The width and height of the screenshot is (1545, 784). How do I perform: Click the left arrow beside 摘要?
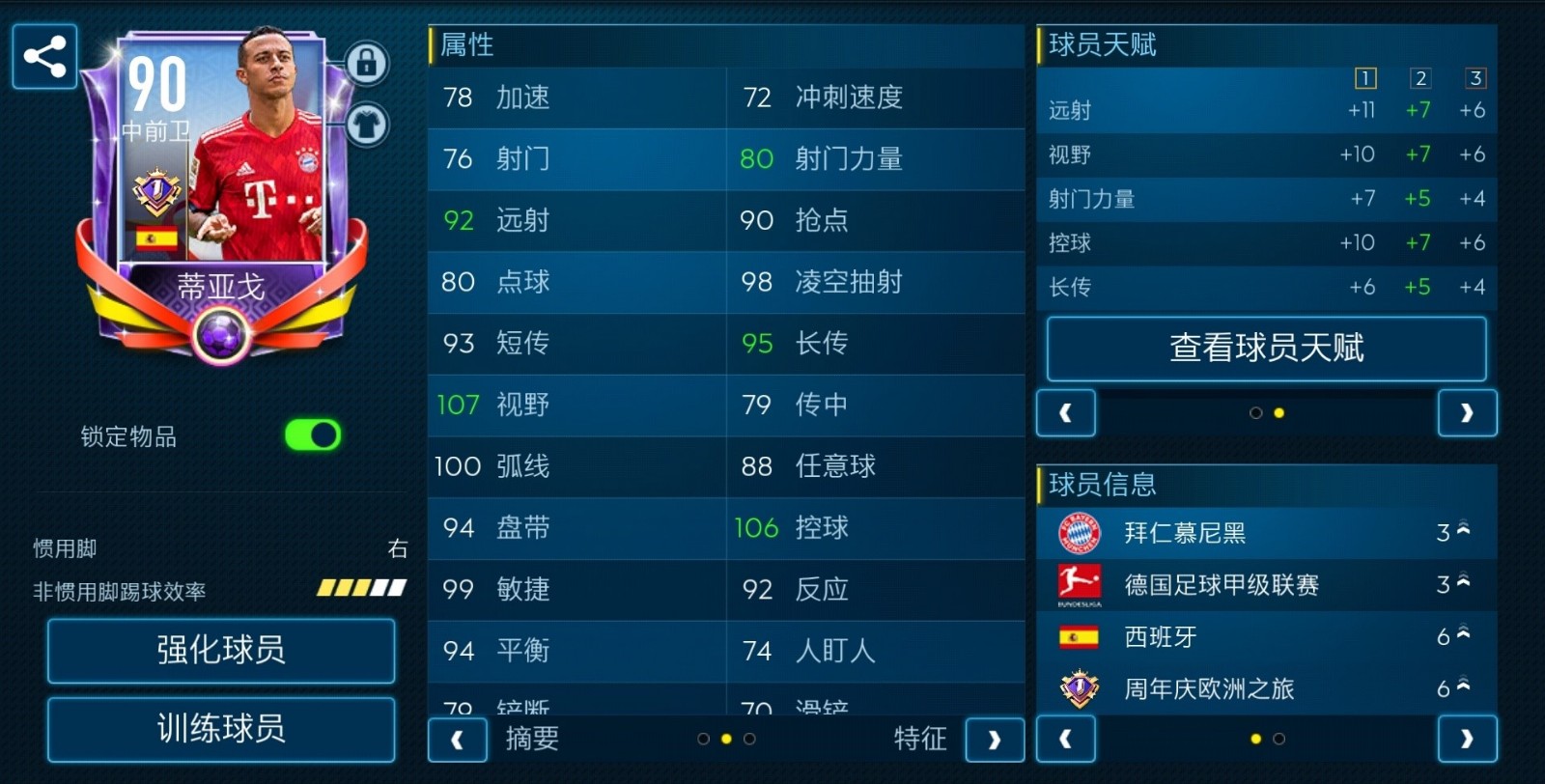[x=457, y=740]
